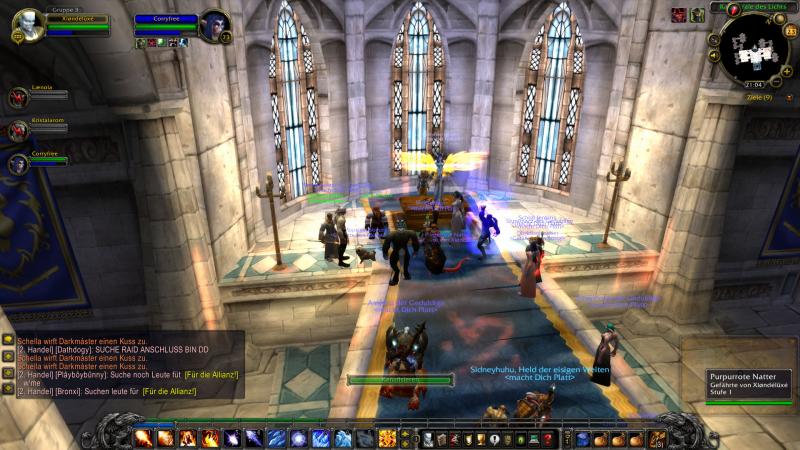800x450 pixels.
Task: Select party member Kristalarom
Action: click(18, 130)
